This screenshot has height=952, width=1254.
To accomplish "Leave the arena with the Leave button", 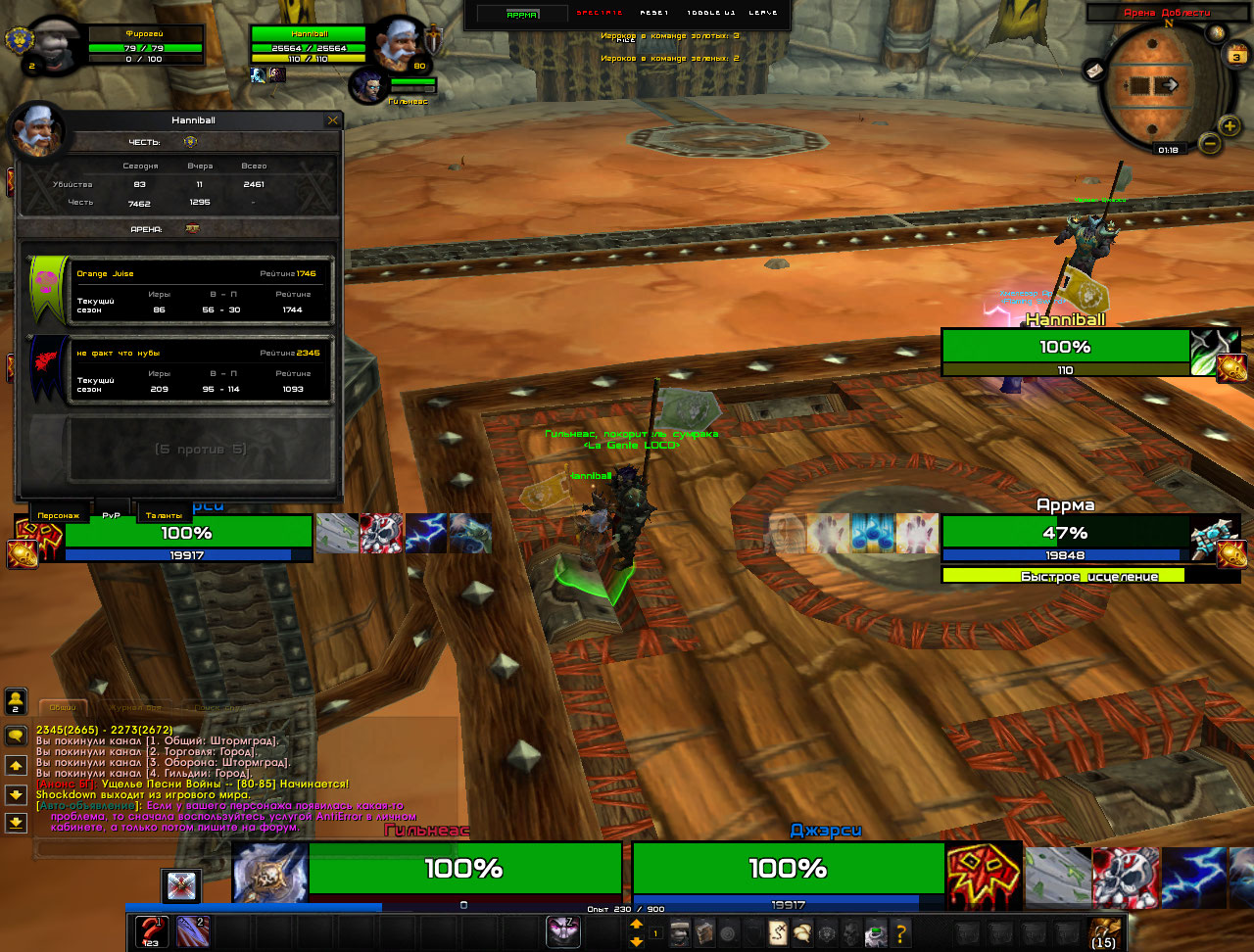I will tap(762, 13).
